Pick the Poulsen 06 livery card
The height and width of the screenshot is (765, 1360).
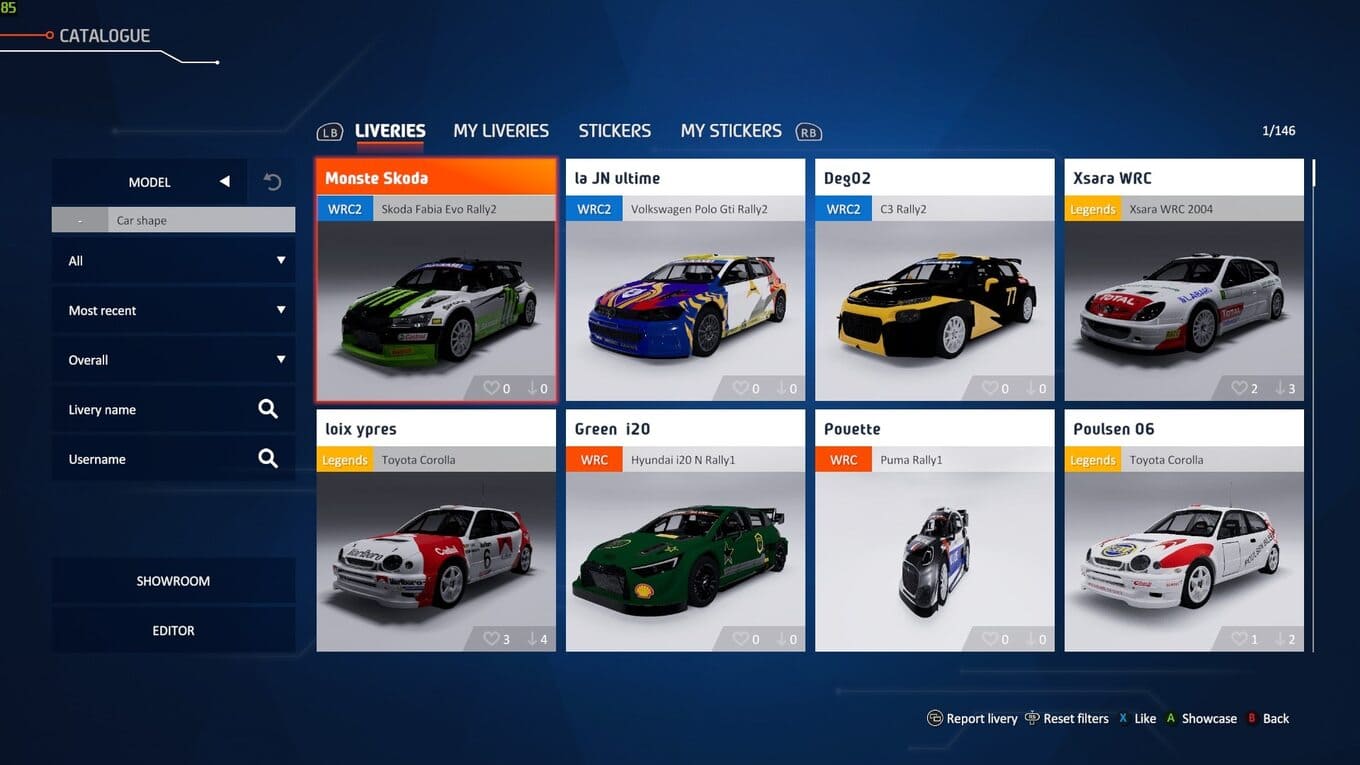point(1184,540)
